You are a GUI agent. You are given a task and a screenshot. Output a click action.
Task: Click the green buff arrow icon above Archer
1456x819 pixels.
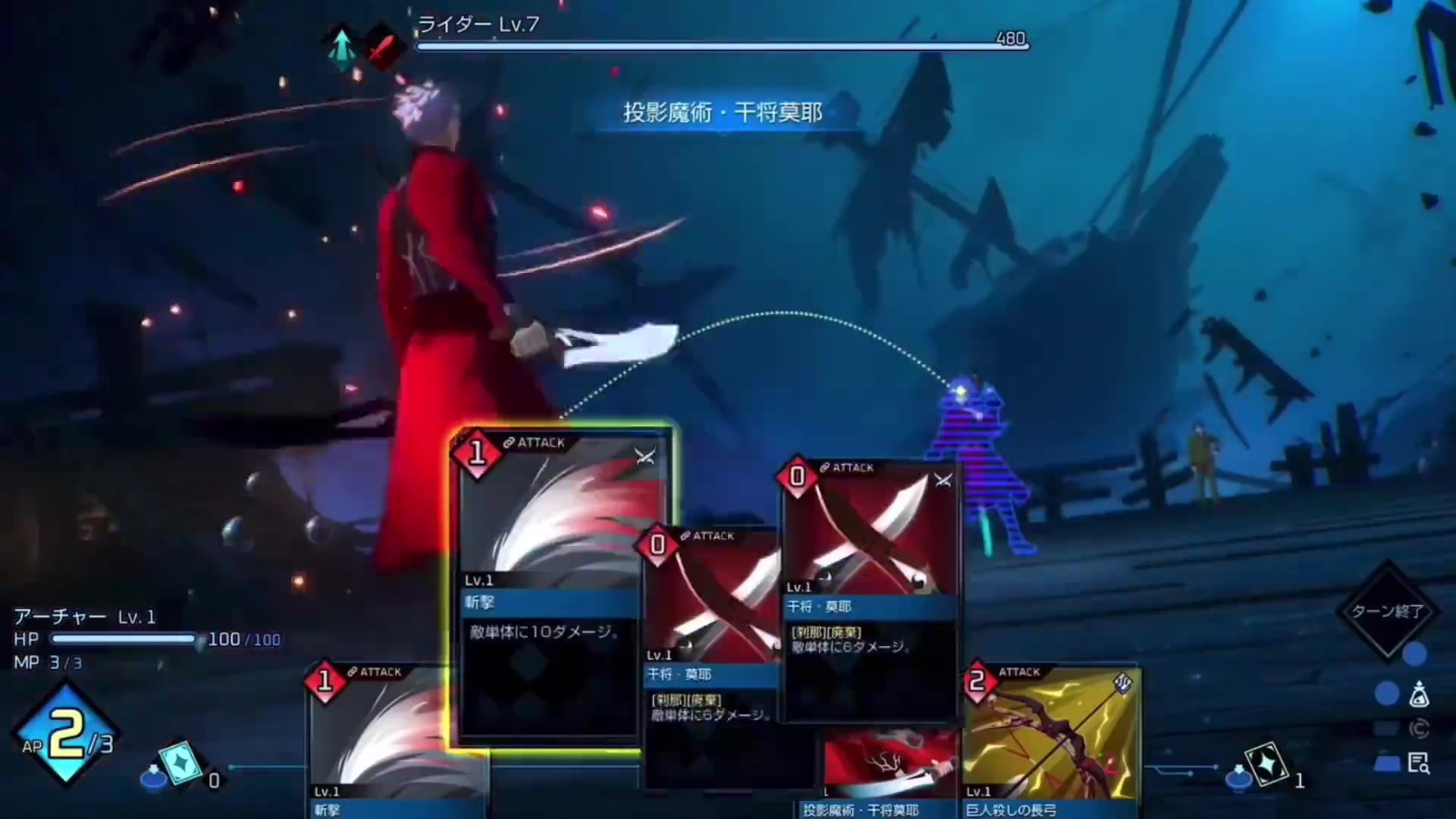(341, 47)
